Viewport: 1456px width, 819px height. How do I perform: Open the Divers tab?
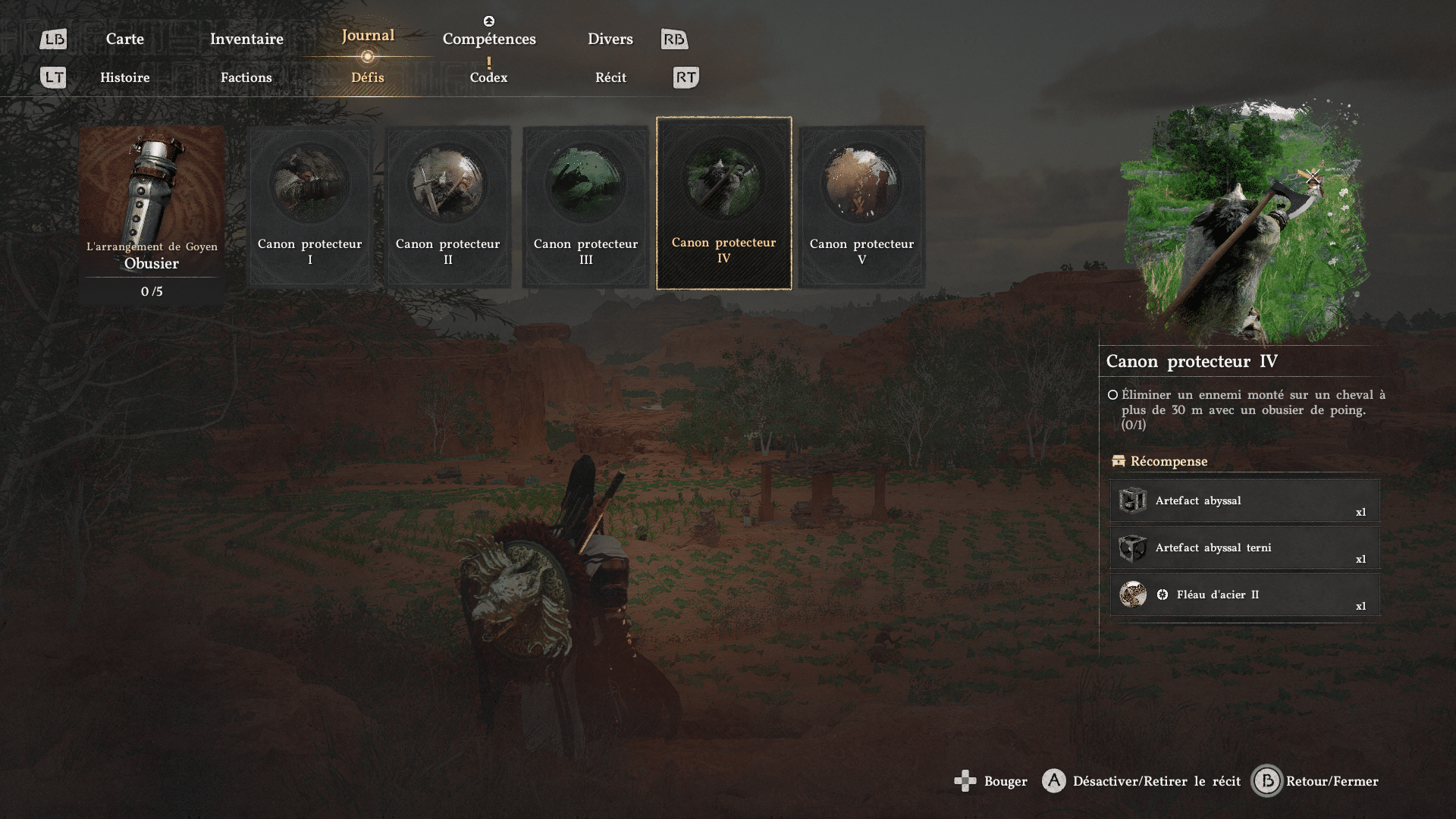coord(610,39)
